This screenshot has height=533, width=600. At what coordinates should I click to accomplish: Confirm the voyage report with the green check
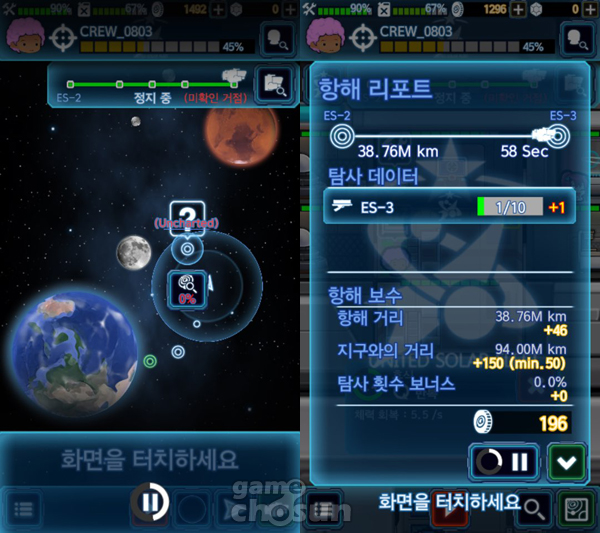565,463
